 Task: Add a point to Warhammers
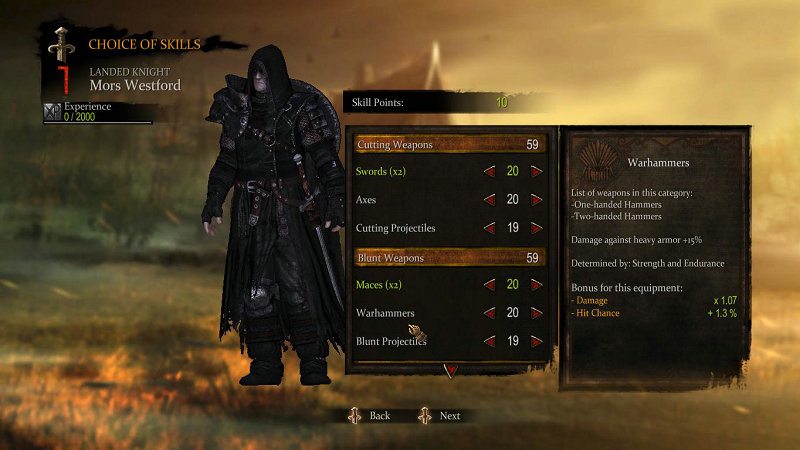tap(537, 313)
